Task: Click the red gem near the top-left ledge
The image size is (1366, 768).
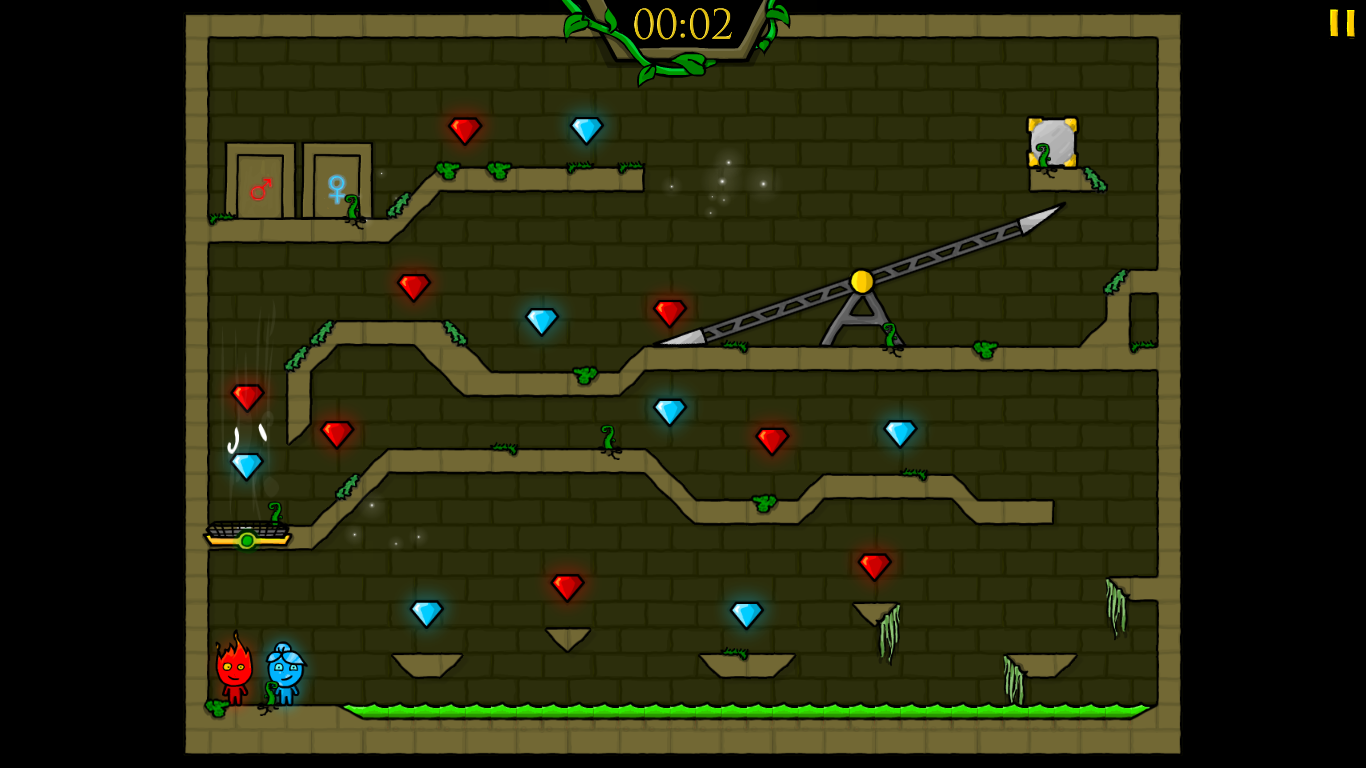Action: [464, 129]
